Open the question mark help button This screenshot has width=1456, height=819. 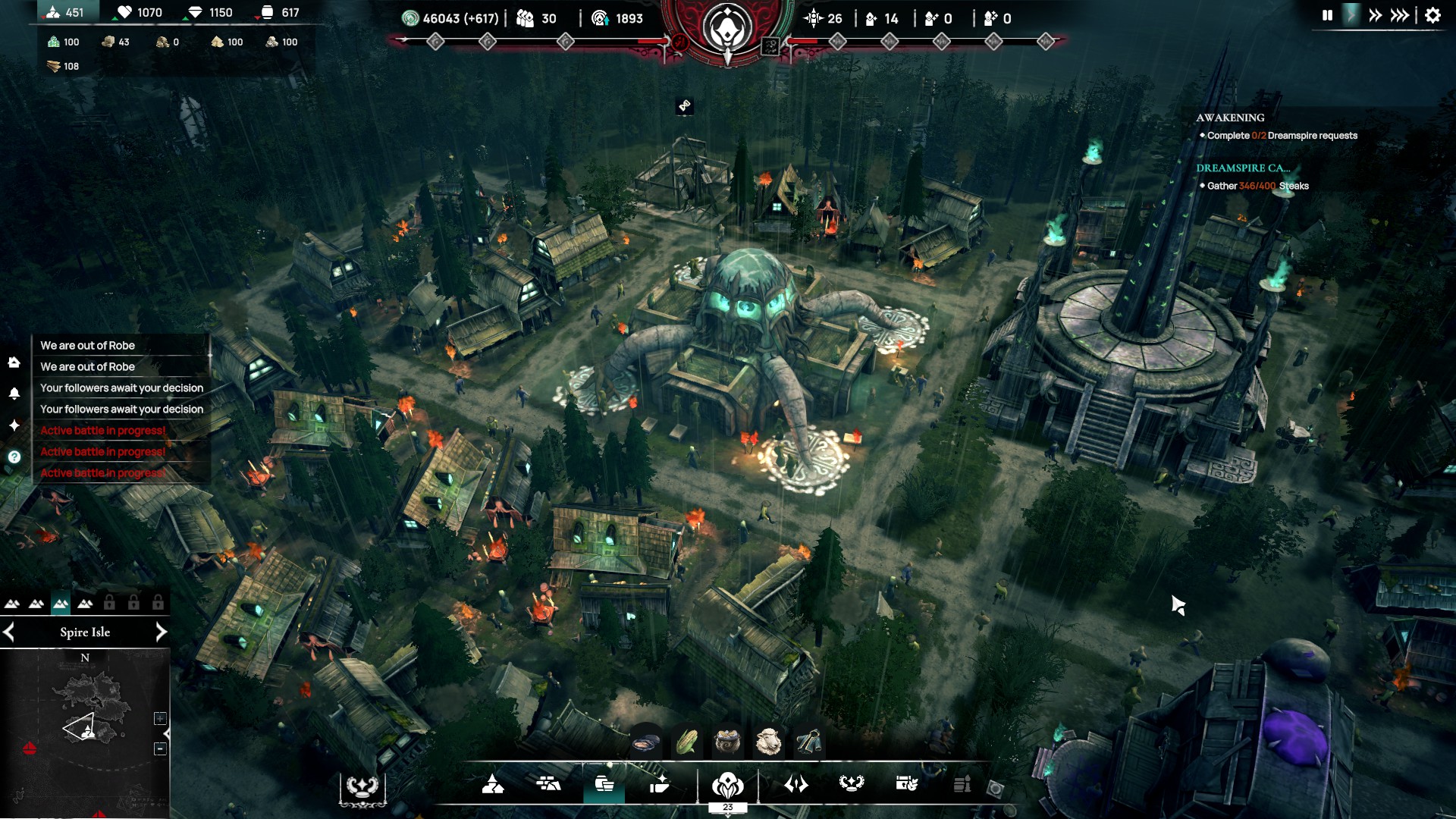[14, 457]
